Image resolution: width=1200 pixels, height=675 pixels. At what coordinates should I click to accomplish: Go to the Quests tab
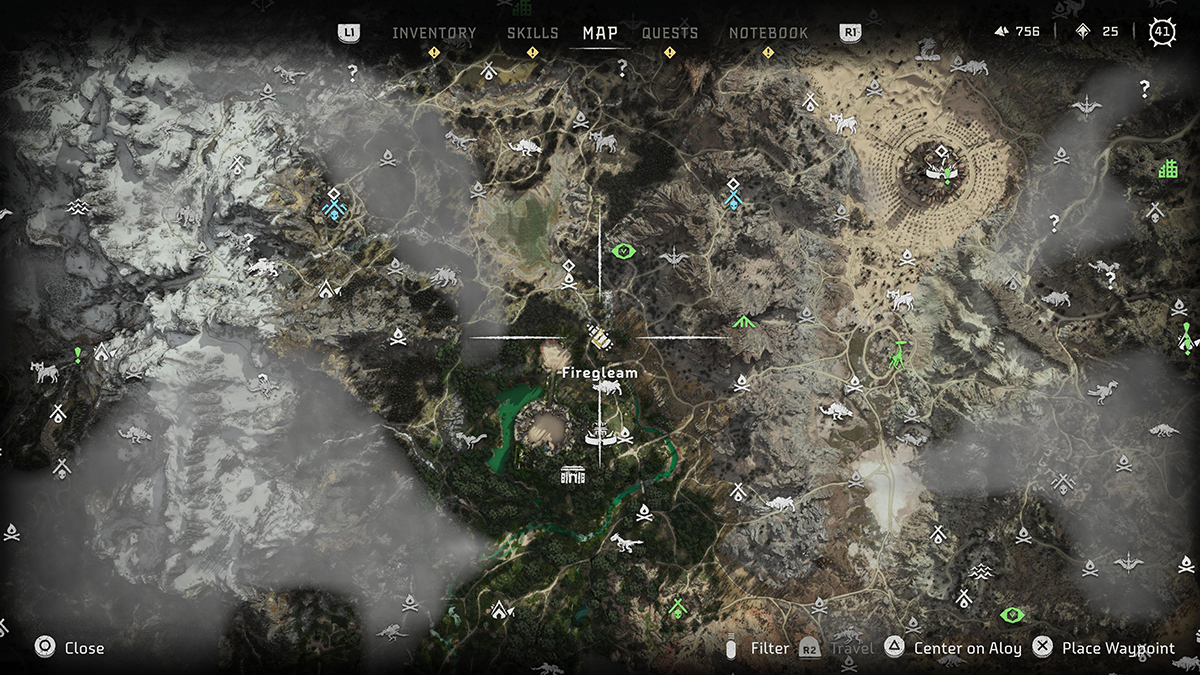[x=670, y=33]
